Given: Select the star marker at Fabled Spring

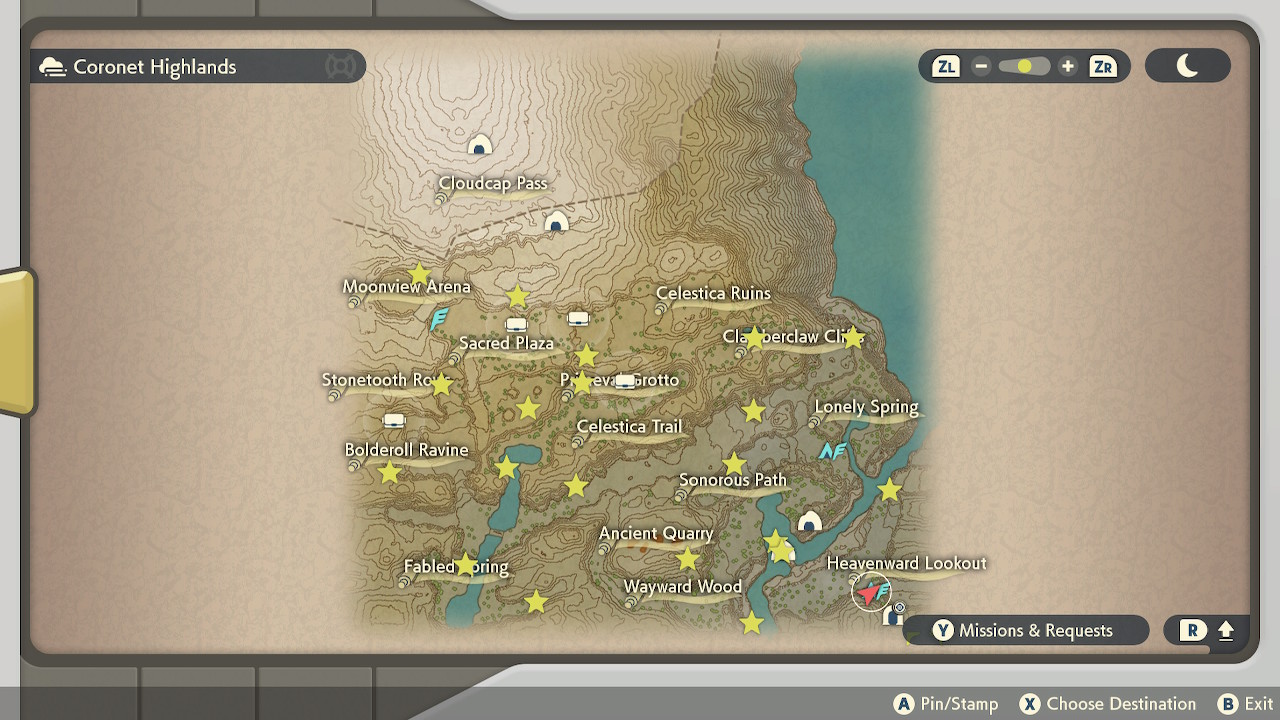Looking at the screenshot, I should click(x=467, y=564).
